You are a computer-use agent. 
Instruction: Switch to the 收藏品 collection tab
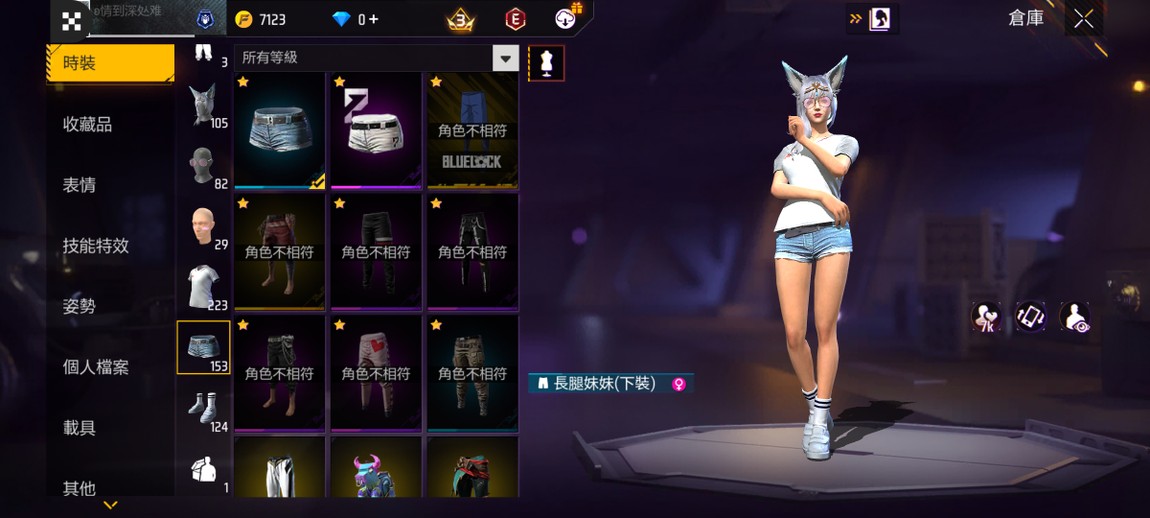88,124
